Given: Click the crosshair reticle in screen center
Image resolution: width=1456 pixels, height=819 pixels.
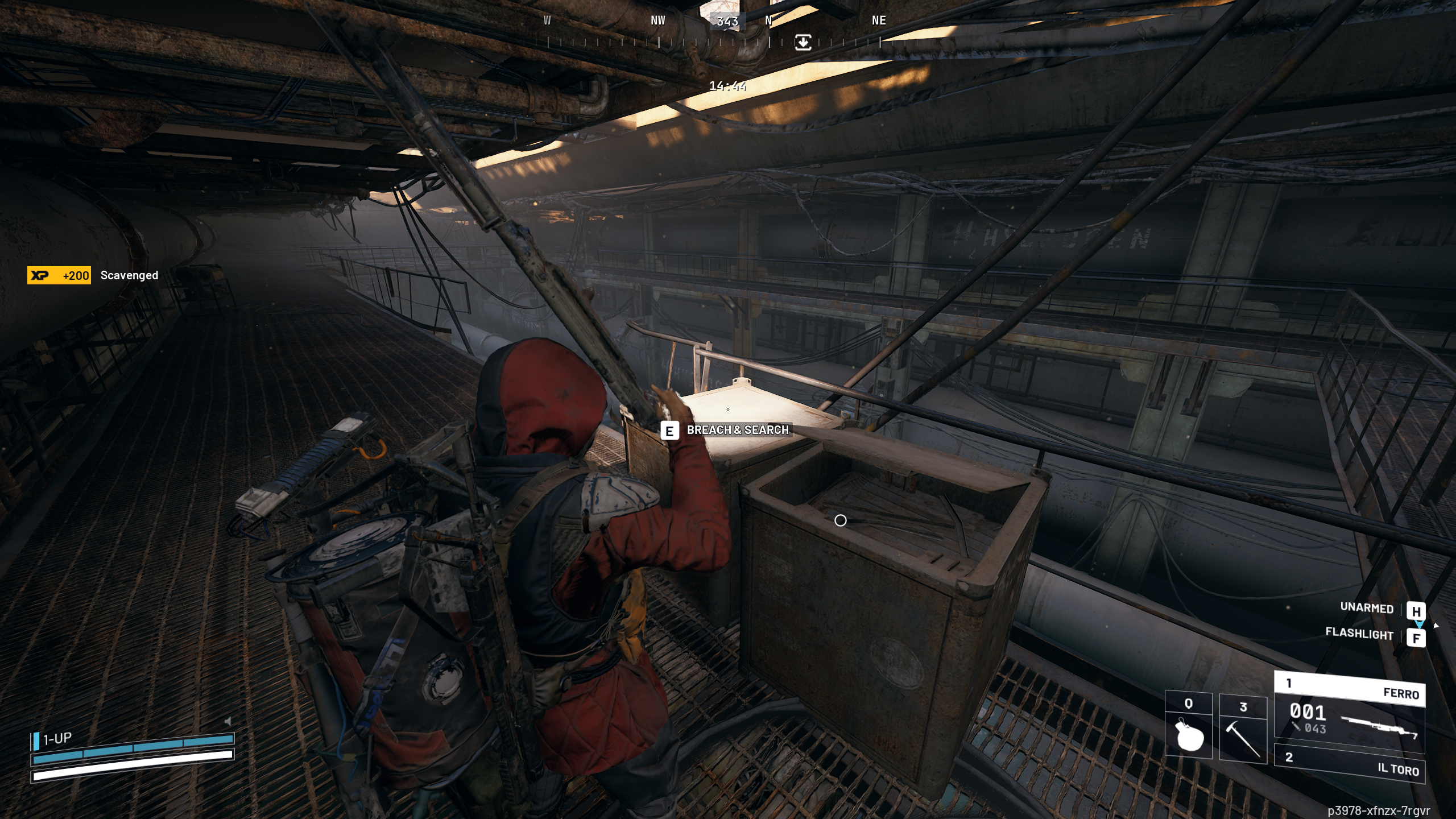Looking at the screenshot, I should pos(841,520).
